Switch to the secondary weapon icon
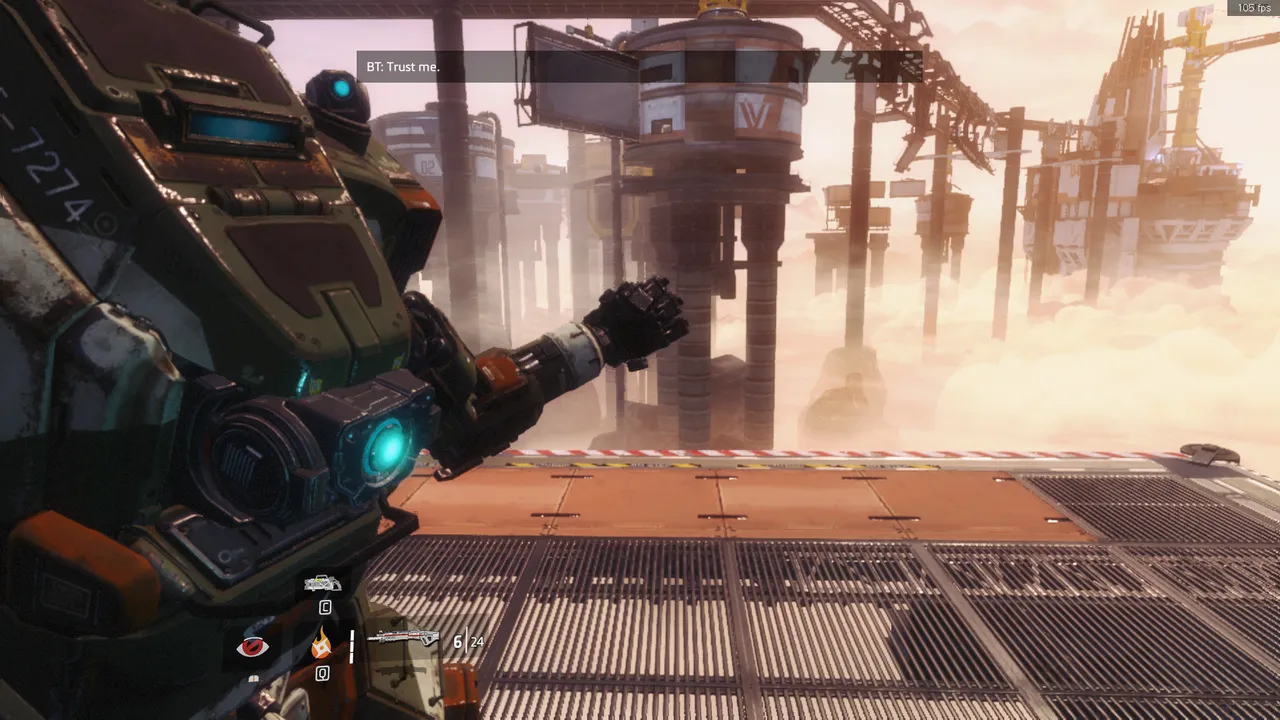This screenshot has height=720, width=1280. 323,583
